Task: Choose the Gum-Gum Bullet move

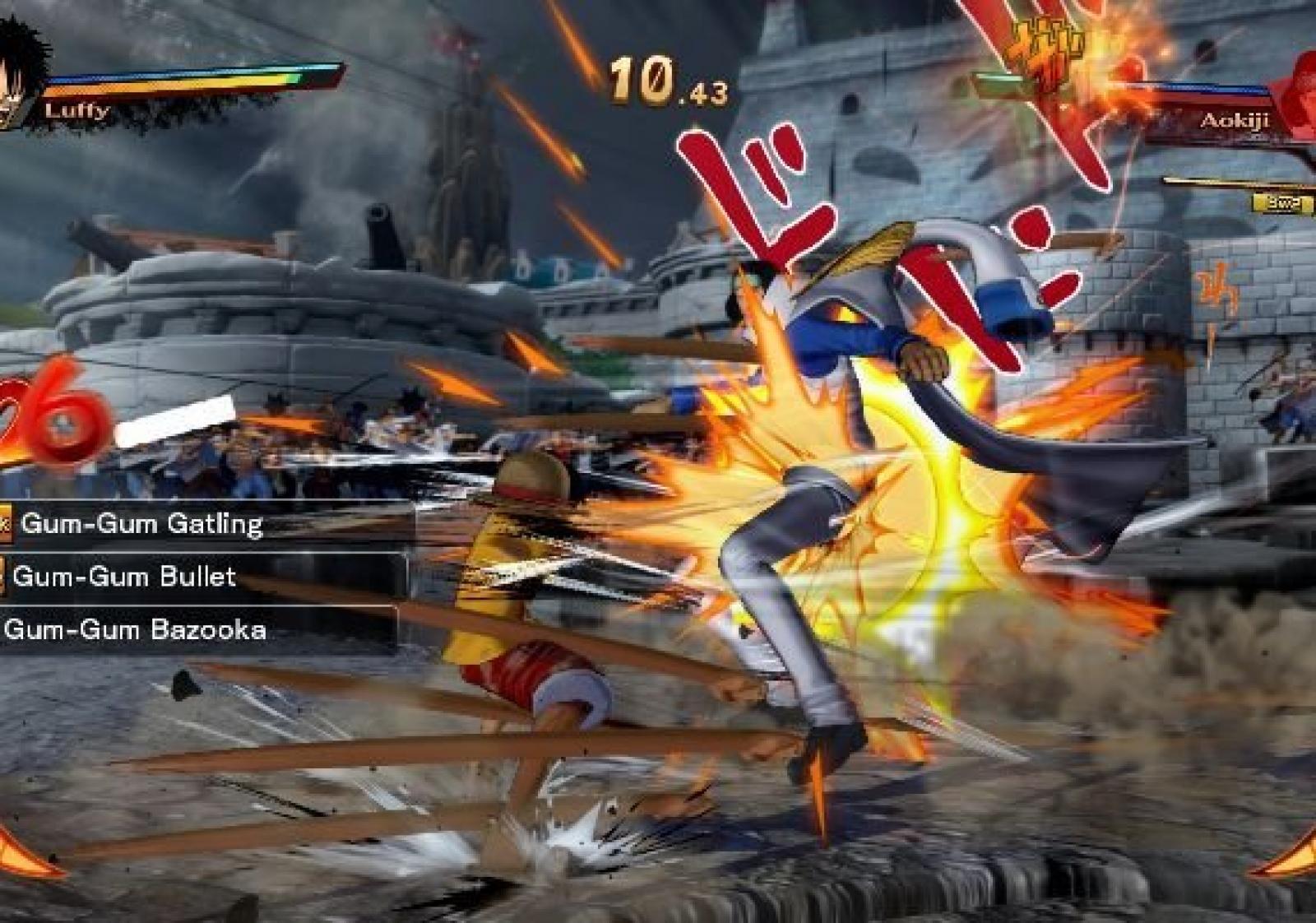Action: click(x=125, y=577)
